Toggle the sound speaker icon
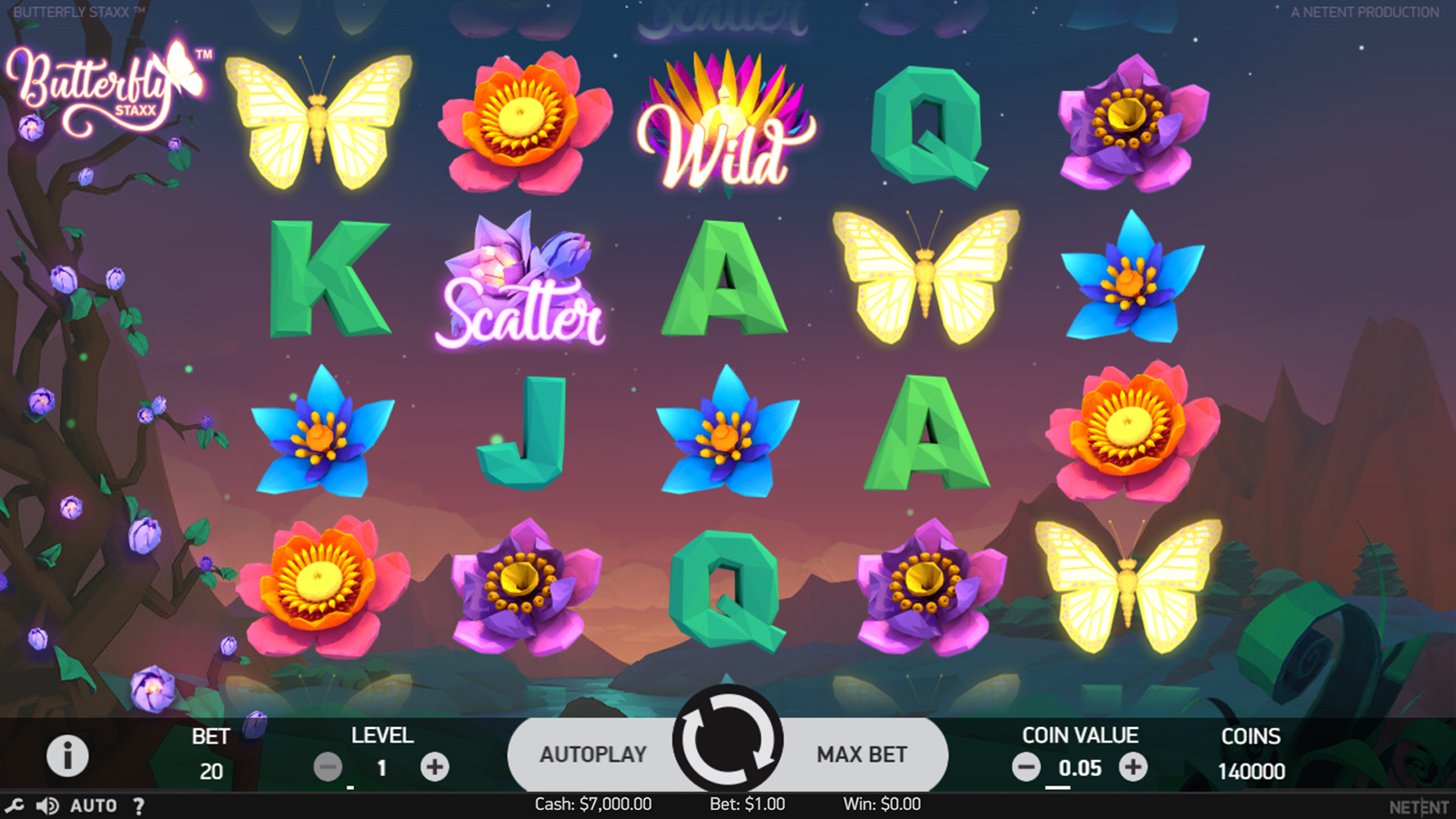The width and height of the screenshot is (1456, 819). click(47, 805)
